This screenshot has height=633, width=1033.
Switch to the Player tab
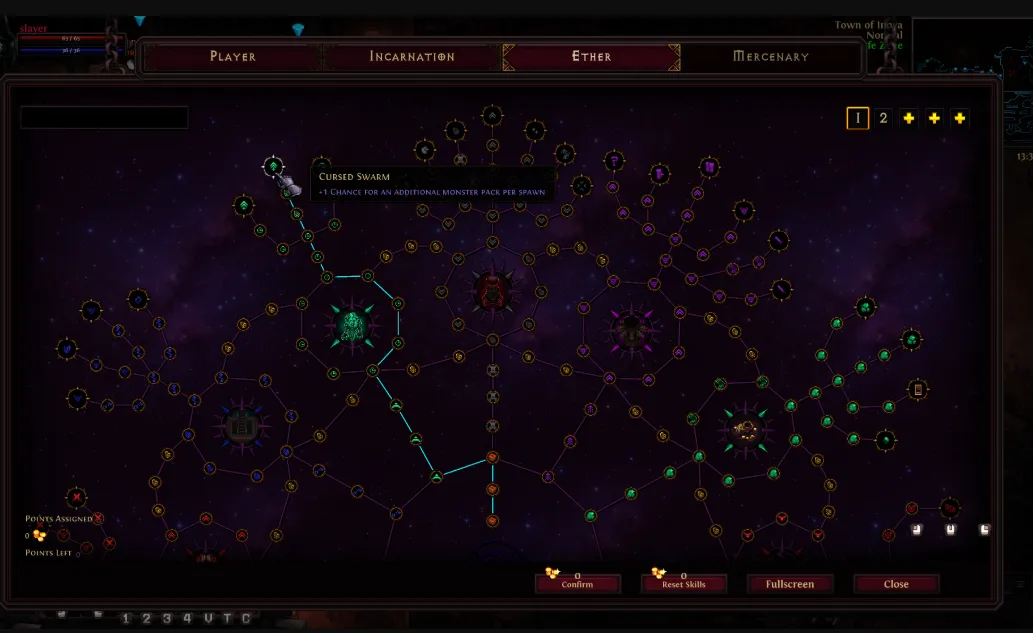pyautogui.click(x=233, y=57)
